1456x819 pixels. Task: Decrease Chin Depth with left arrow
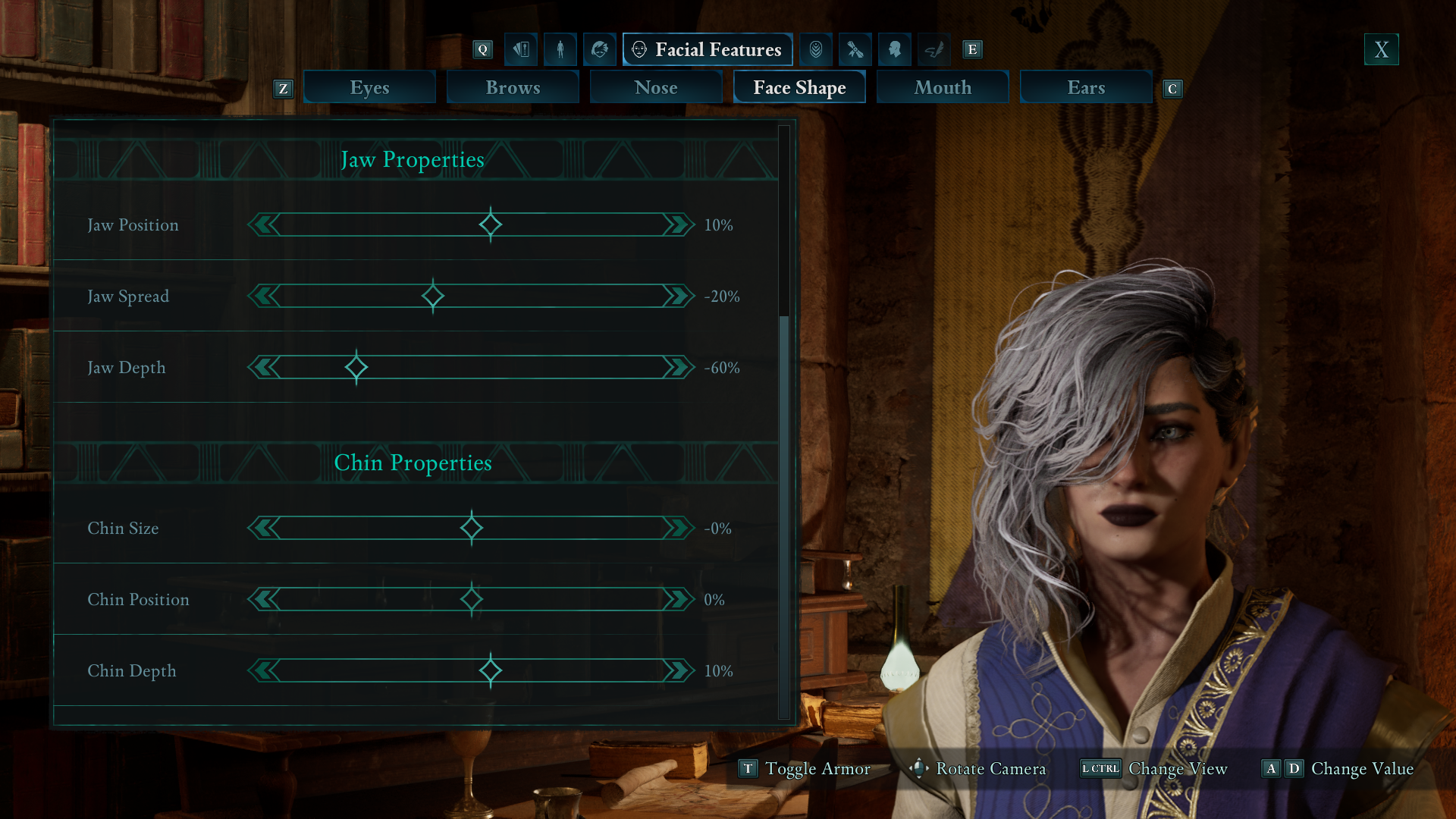click(x=265, y=670)
